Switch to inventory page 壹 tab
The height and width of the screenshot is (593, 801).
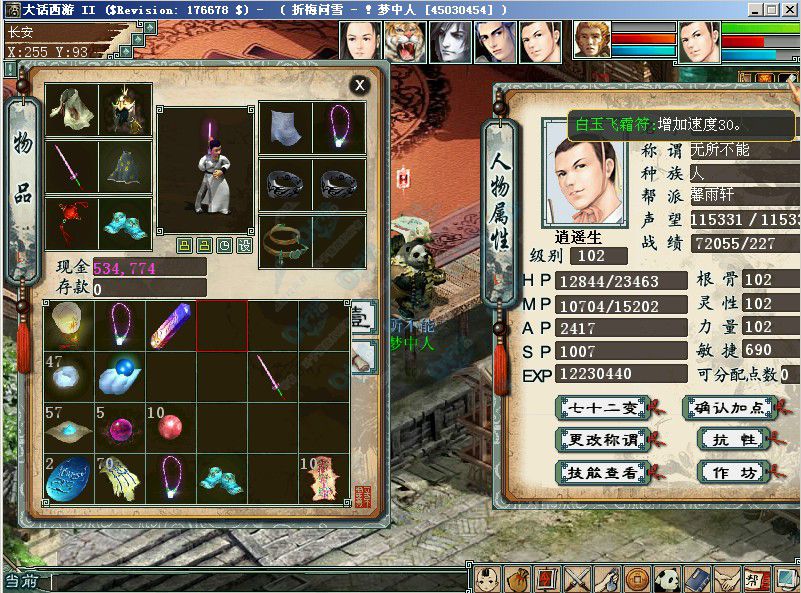[361, 318]
